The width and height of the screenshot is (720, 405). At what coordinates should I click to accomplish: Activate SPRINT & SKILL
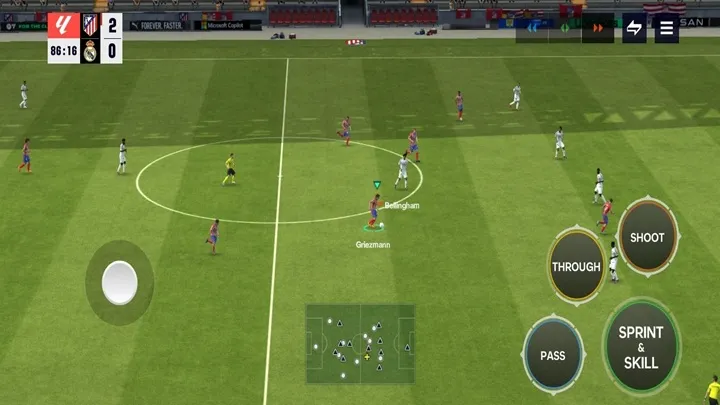tap(641, 347)
